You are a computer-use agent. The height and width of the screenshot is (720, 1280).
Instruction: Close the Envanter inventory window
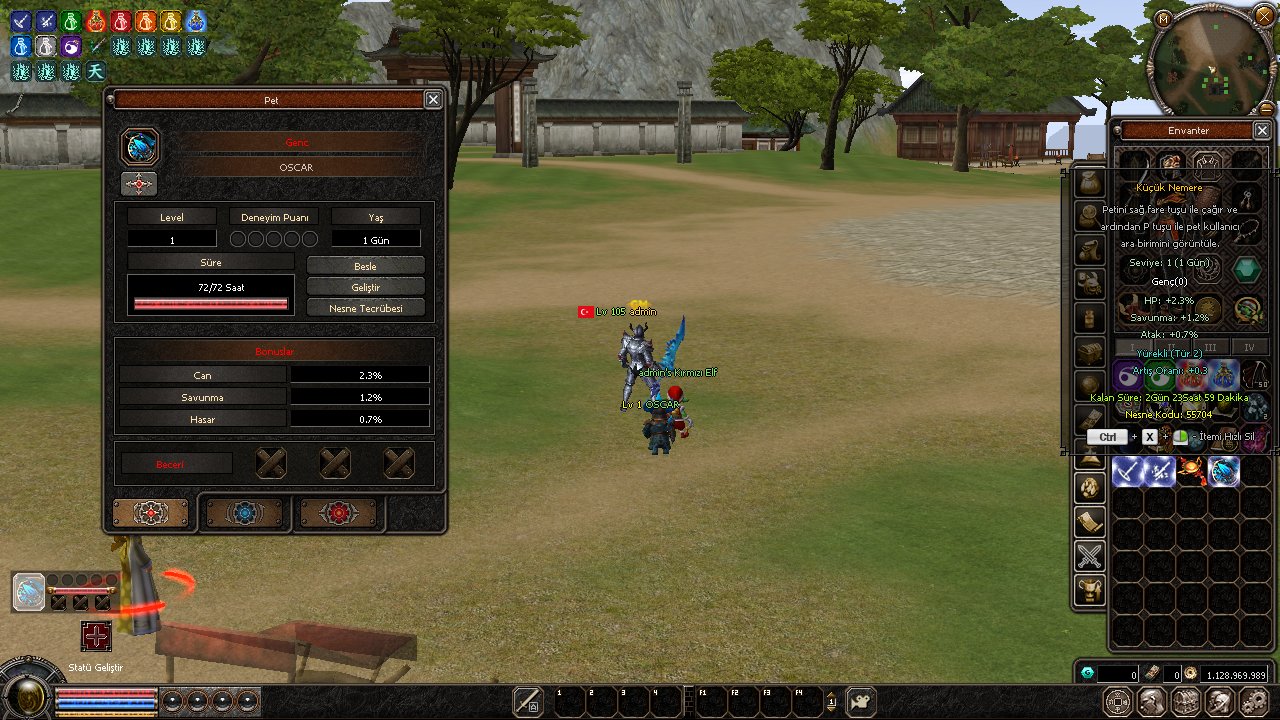click(x=1262, y=130)
